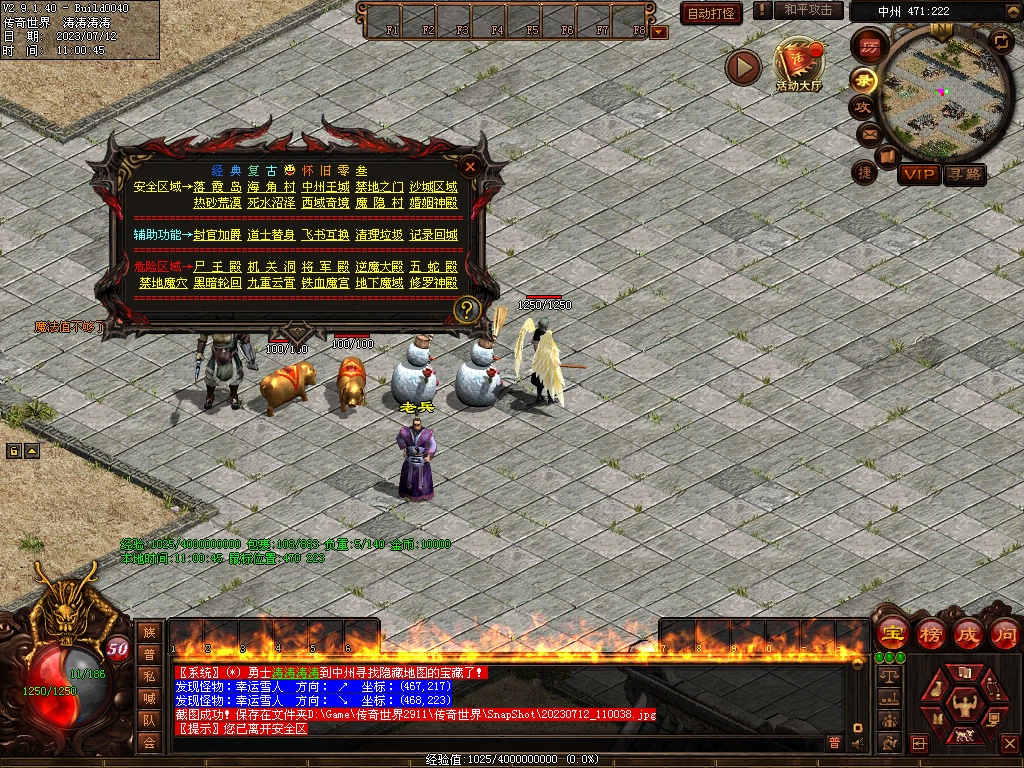Enter the 尸王殿 danger zone
The height and width of the screenshot is (768, 1024).
coord(217,267)
